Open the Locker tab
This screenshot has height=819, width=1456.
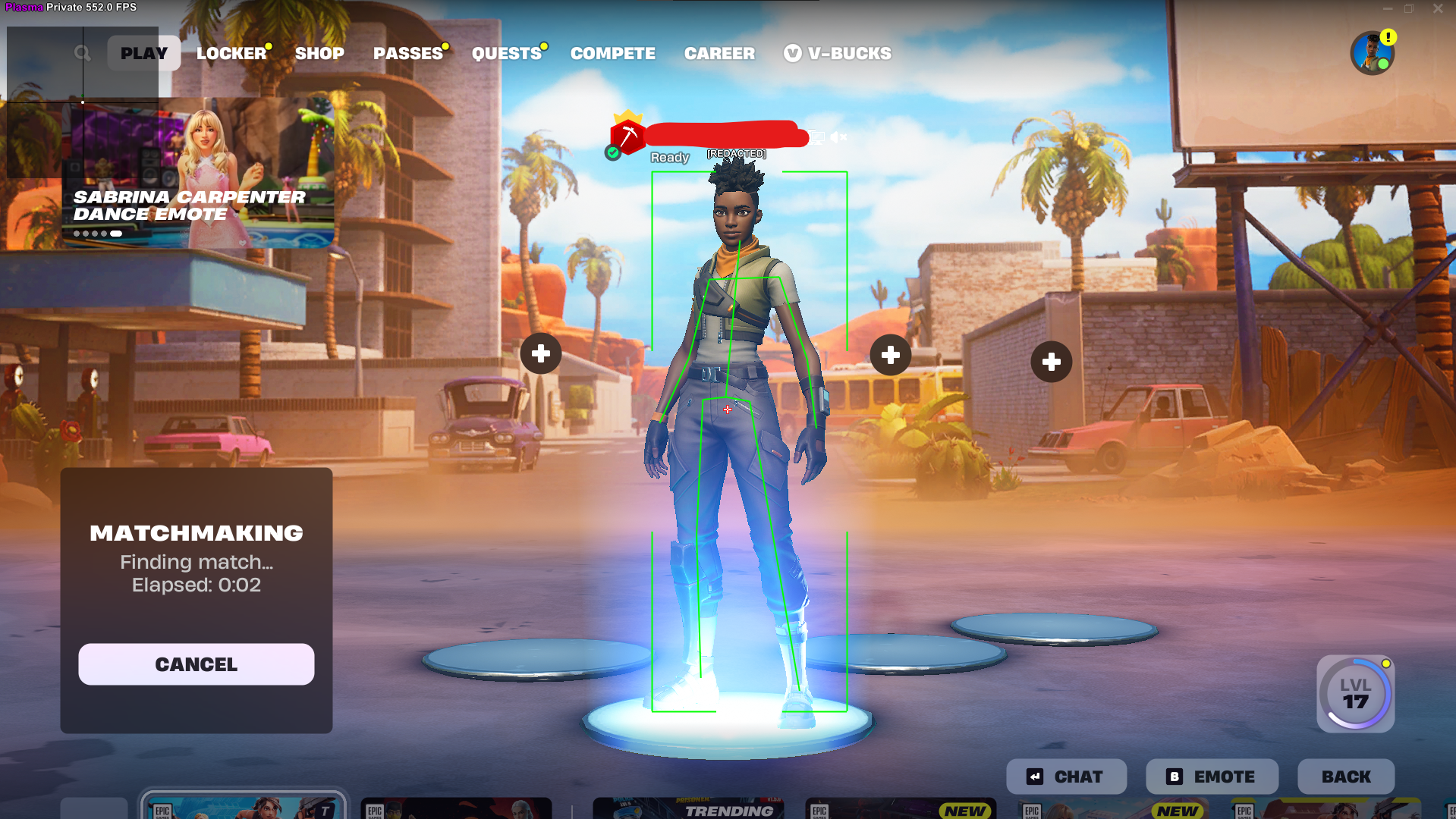(231, 53)
